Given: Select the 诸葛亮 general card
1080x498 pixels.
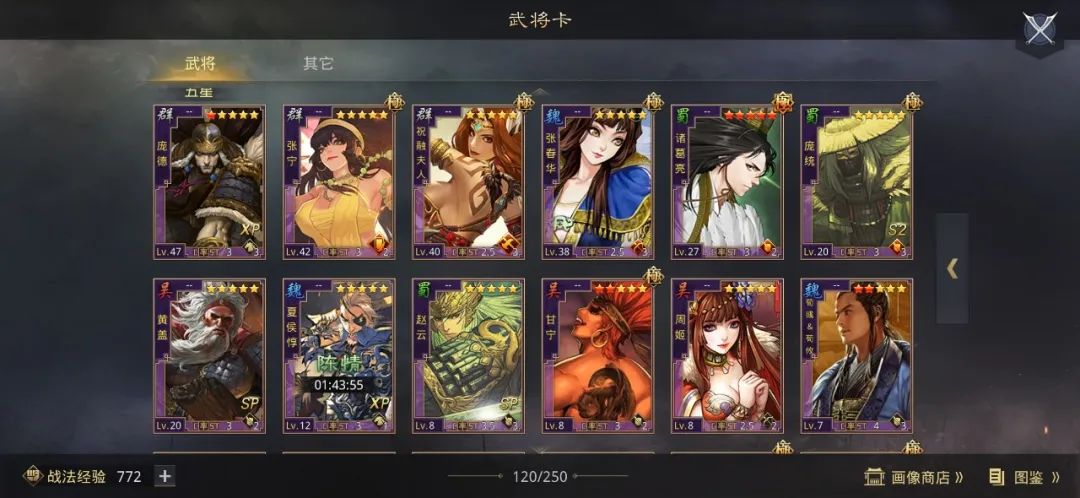Looking at the screenshot, I should [727, 182].
